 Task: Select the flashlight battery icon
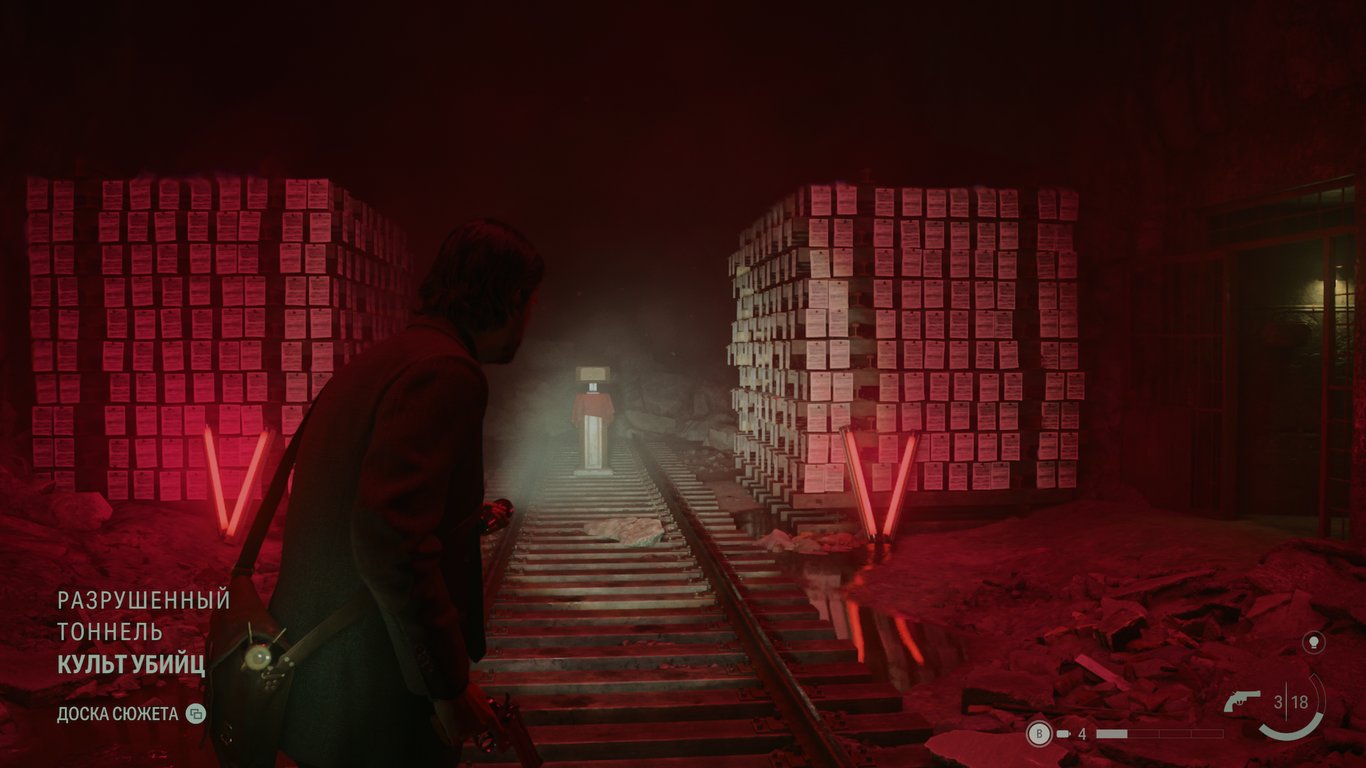(1064, 734)
